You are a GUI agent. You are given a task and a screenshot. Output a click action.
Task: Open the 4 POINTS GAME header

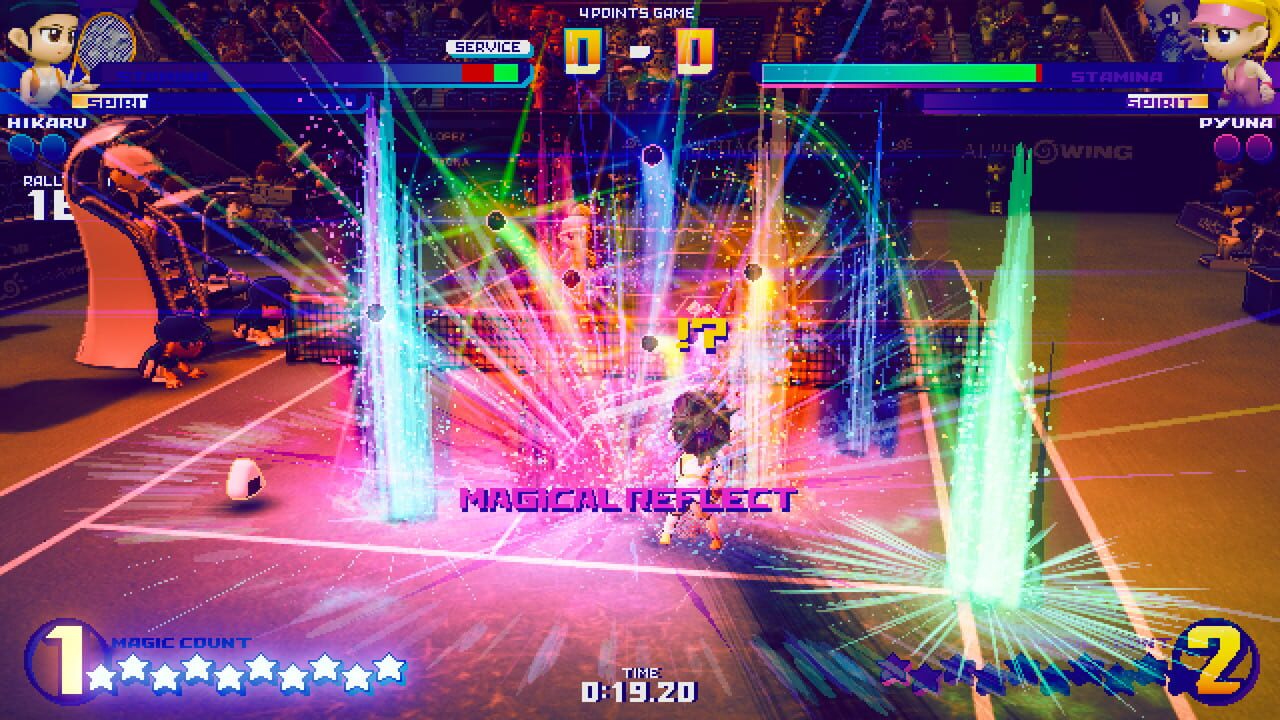pos(639,12)
